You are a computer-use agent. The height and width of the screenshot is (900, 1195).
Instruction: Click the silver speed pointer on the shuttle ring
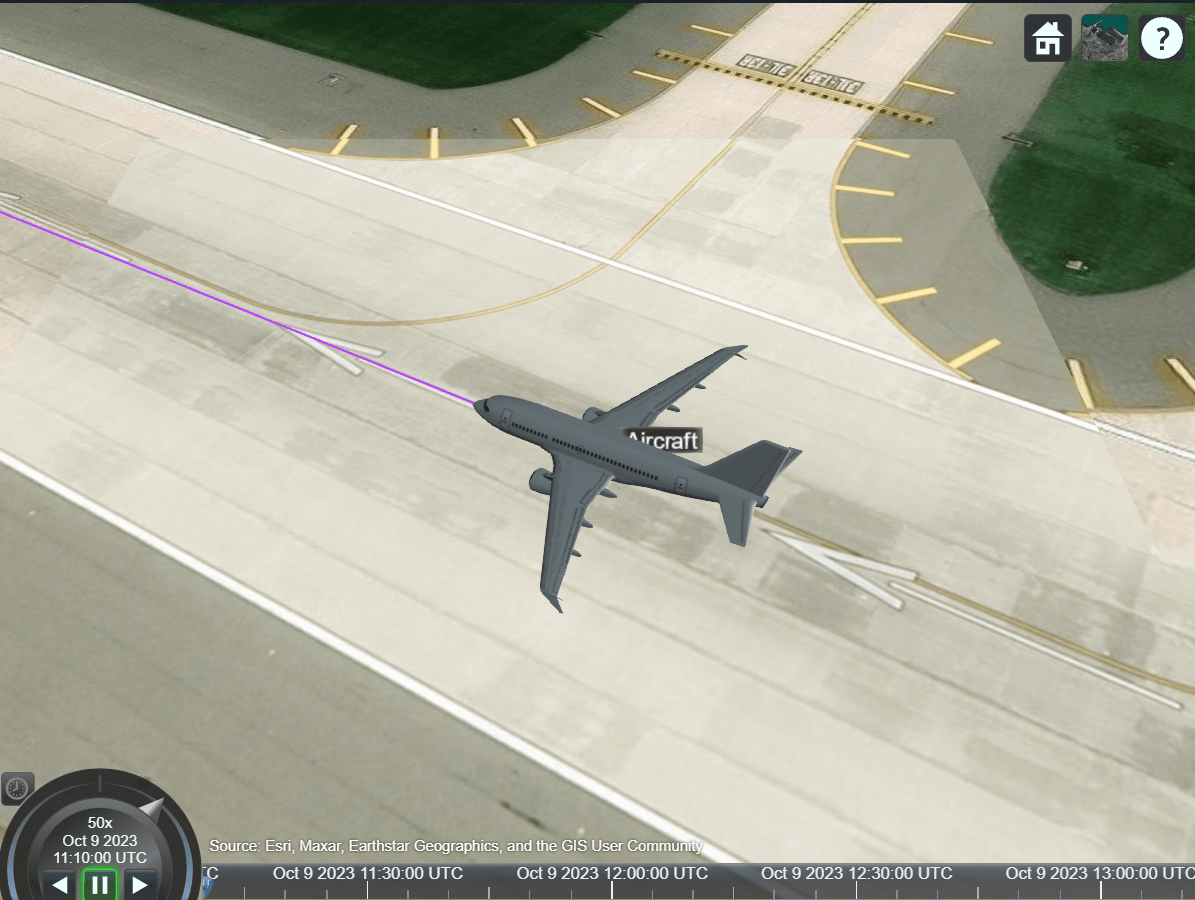pos(152,806)
